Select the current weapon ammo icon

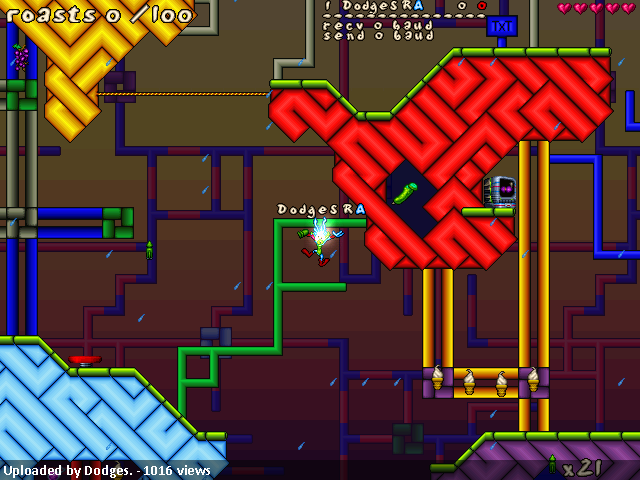(x=551, y=464)
